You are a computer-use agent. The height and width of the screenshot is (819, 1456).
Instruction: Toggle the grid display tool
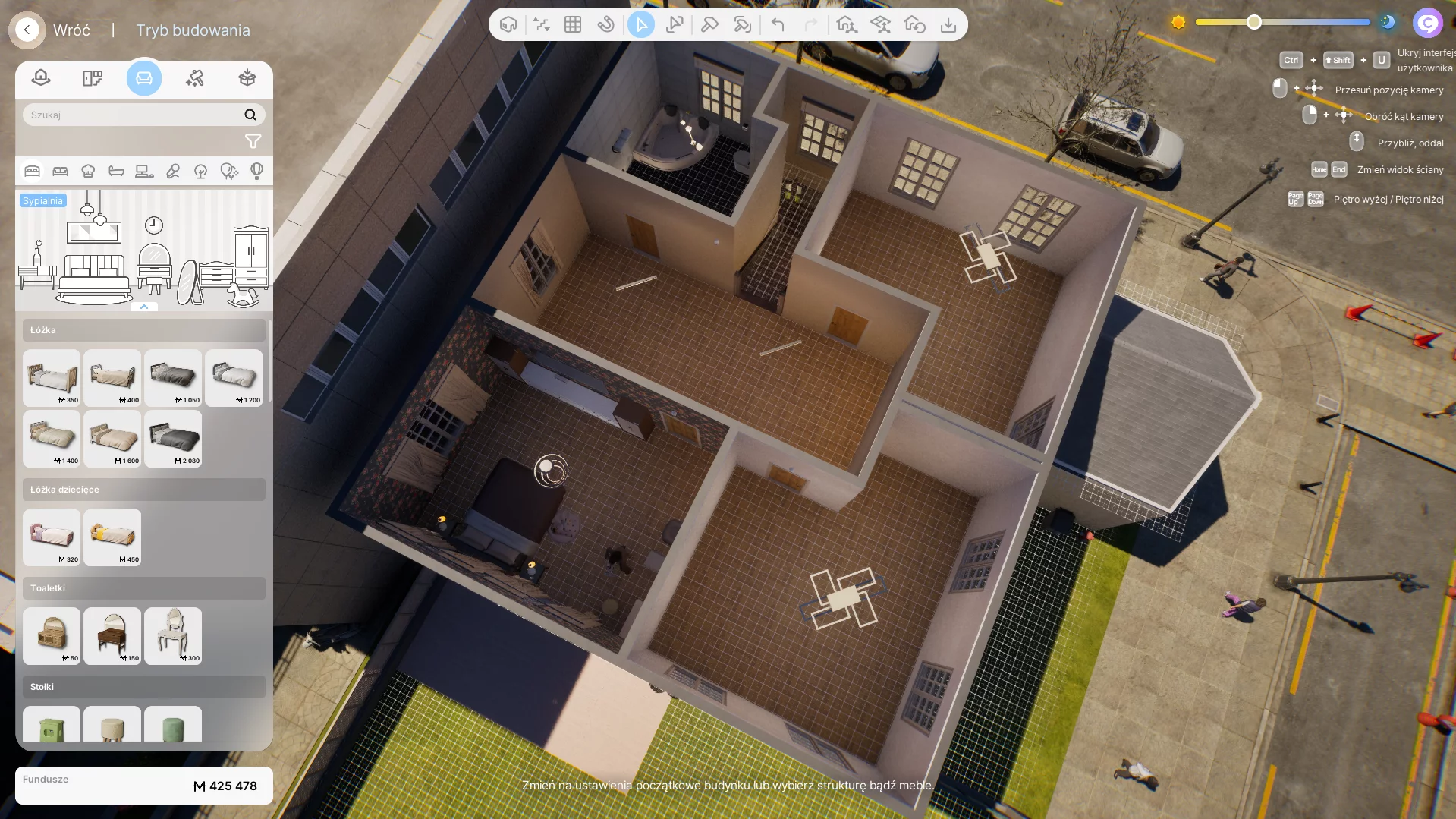573,25
